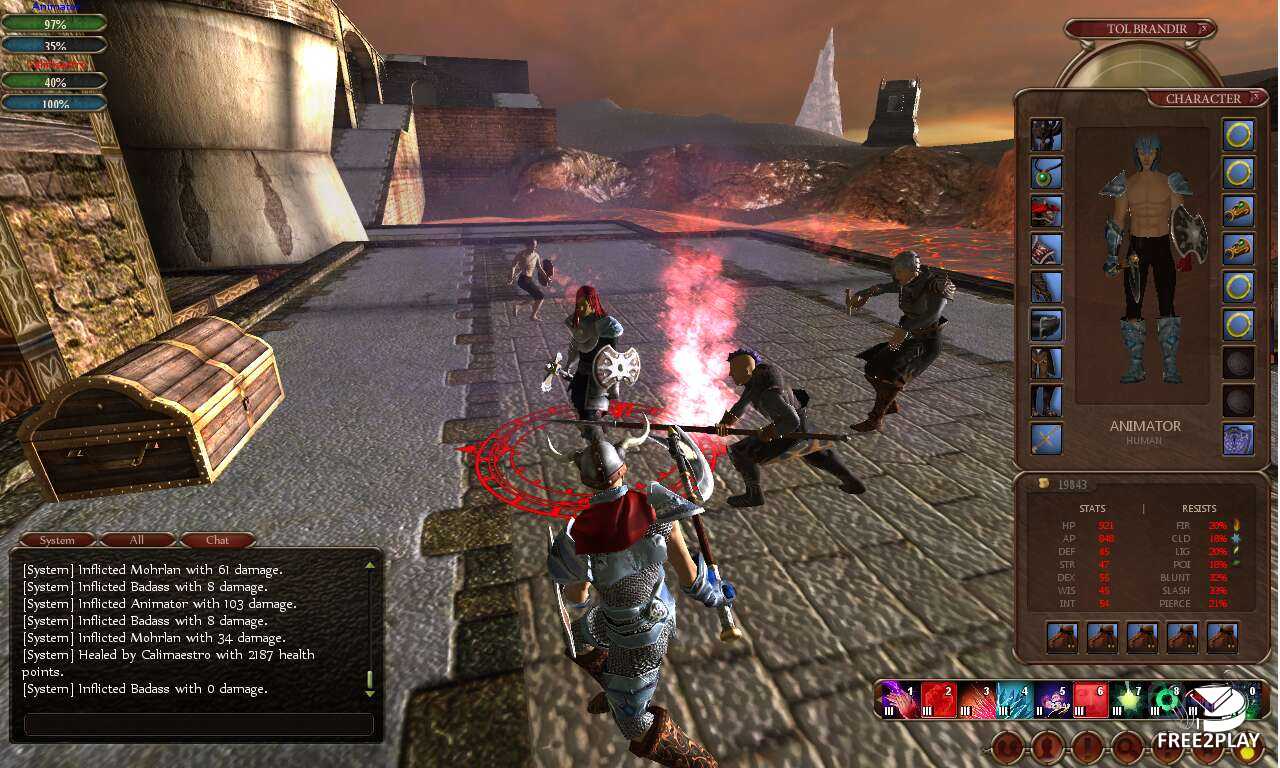Select the green gem amulet slot
The image size is (1280, 768).
[x=1046, y=173]
